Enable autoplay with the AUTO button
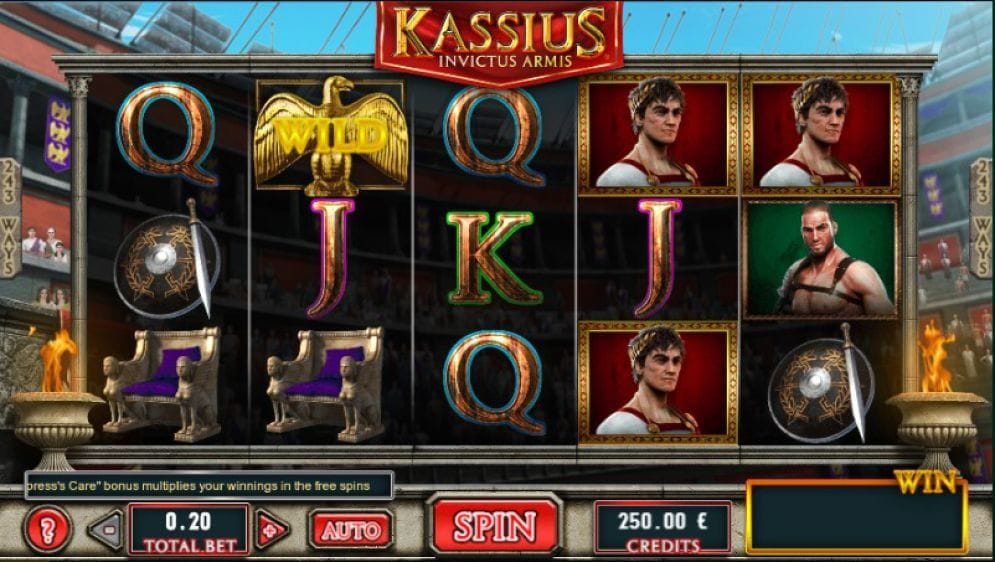The width and height of the screenshot is (995, 562). pos(350,529)
